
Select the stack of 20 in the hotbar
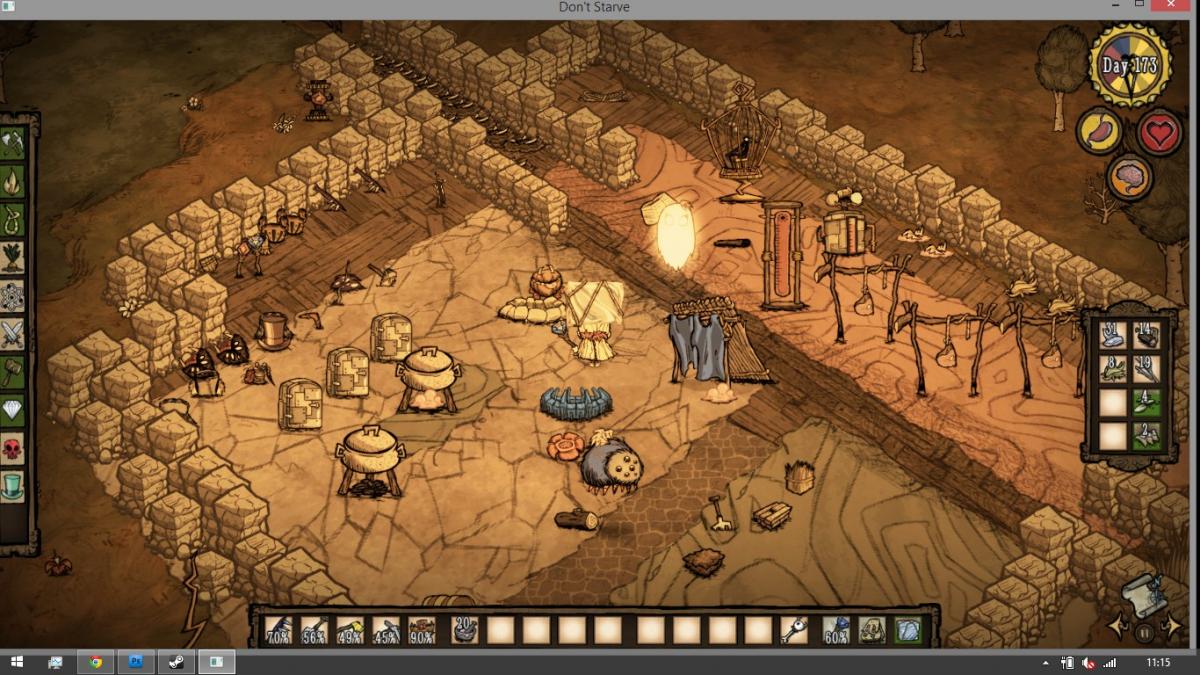(465, 630)
